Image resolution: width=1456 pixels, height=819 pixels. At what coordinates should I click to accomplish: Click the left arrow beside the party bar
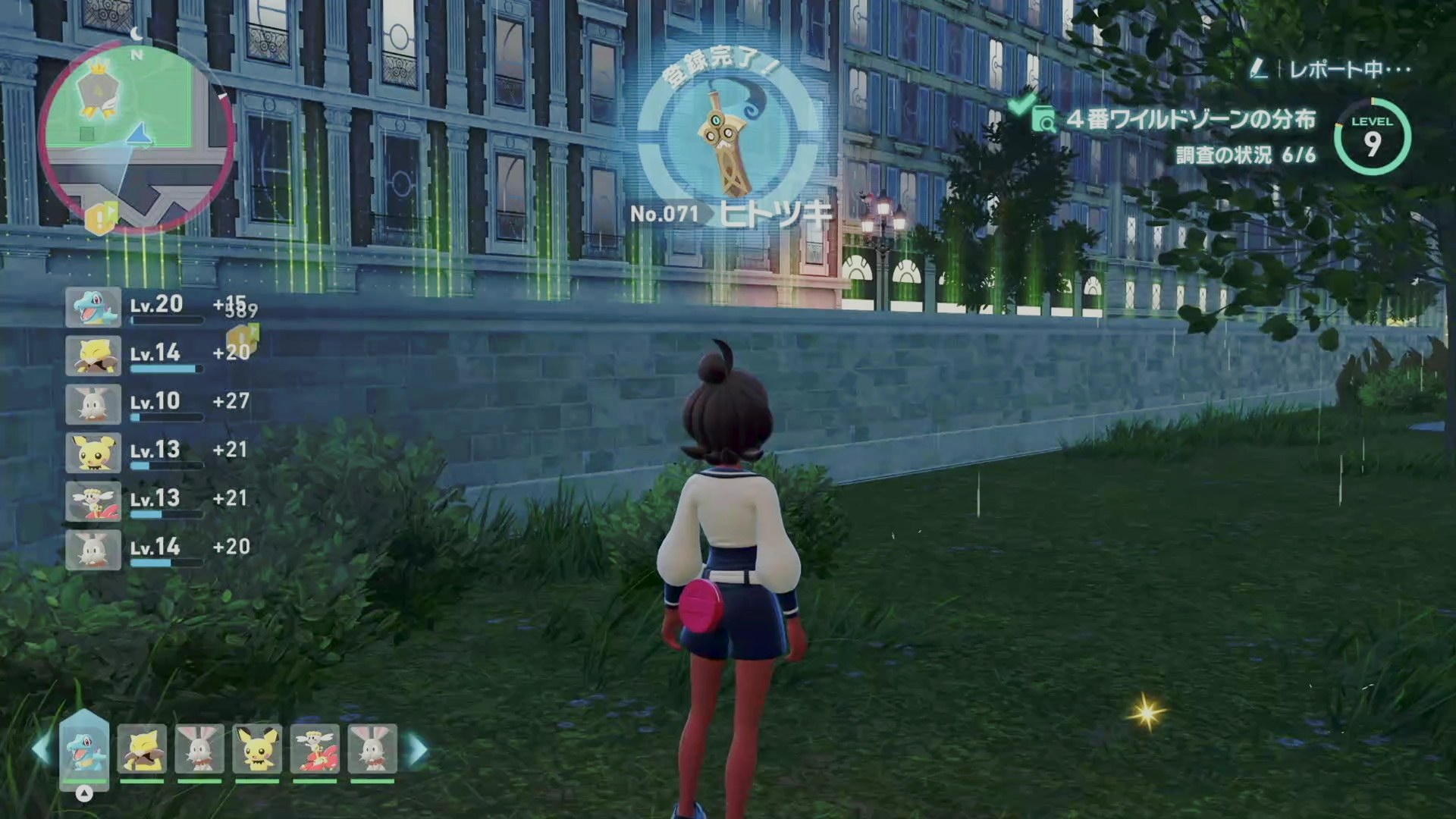coord(41,749)
